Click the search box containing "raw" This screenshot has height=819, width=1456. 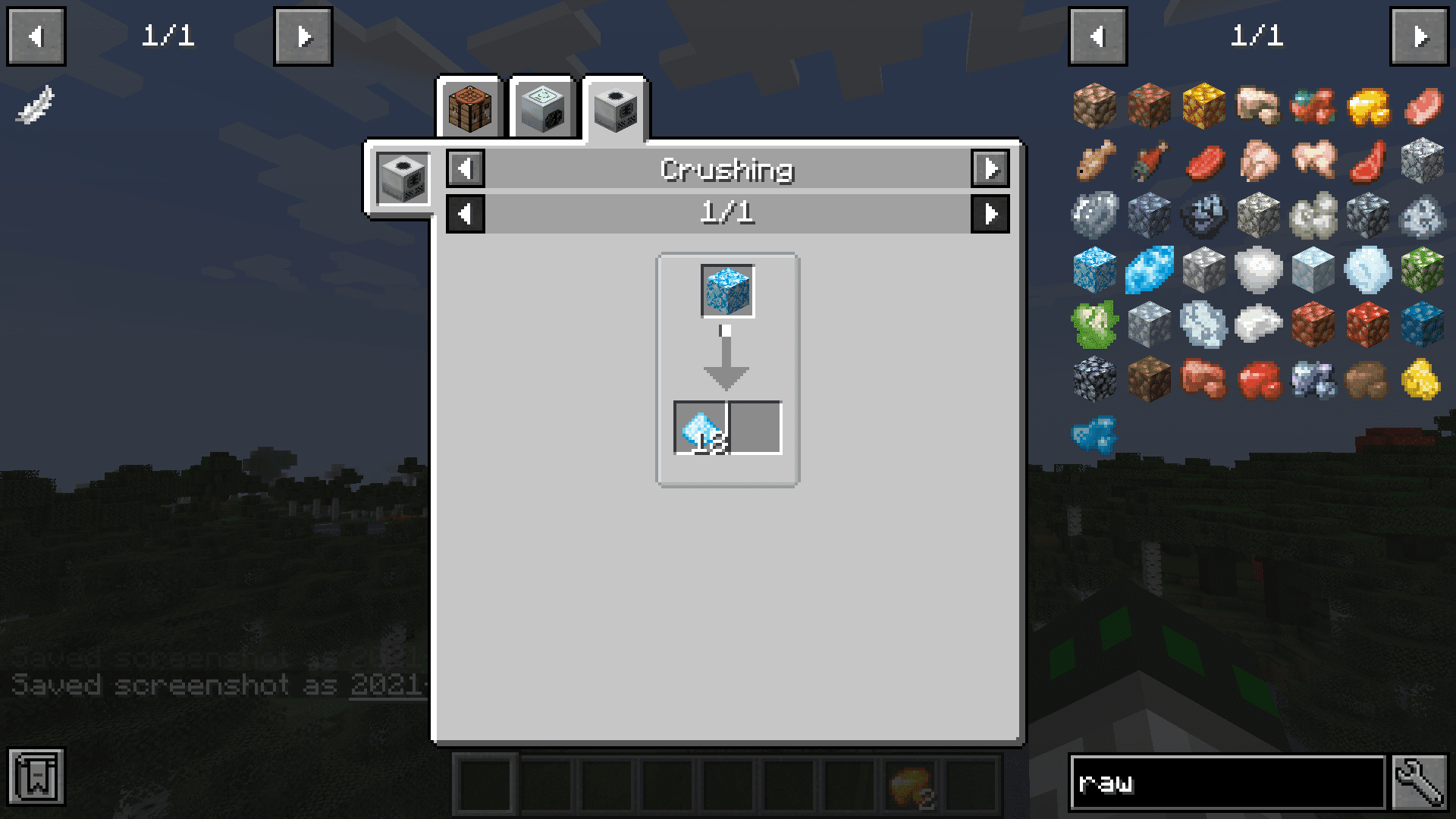click(x=1226, y=782)
